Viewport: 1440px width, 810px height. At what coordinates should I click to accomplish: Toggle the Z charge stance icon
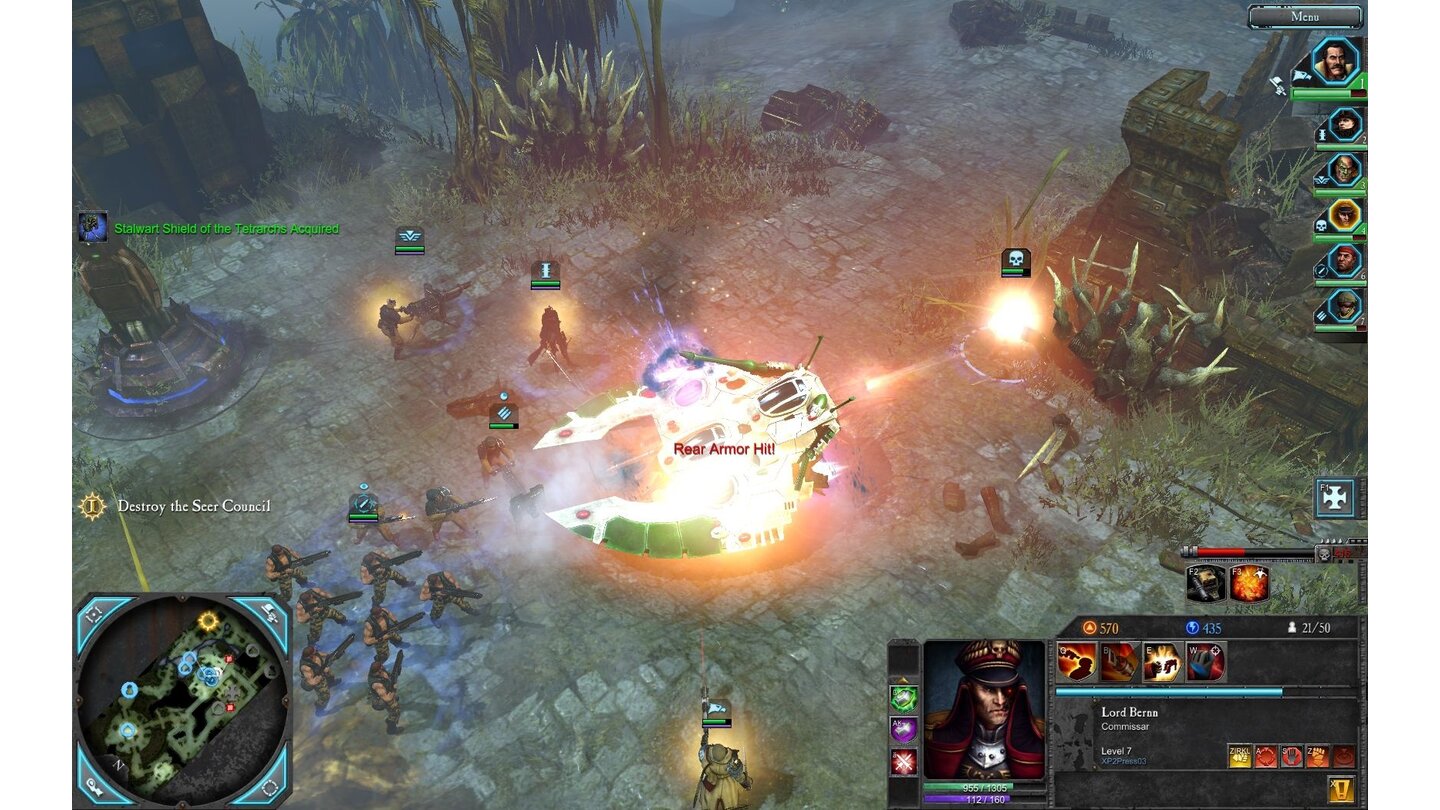(x=1317, y=756)
